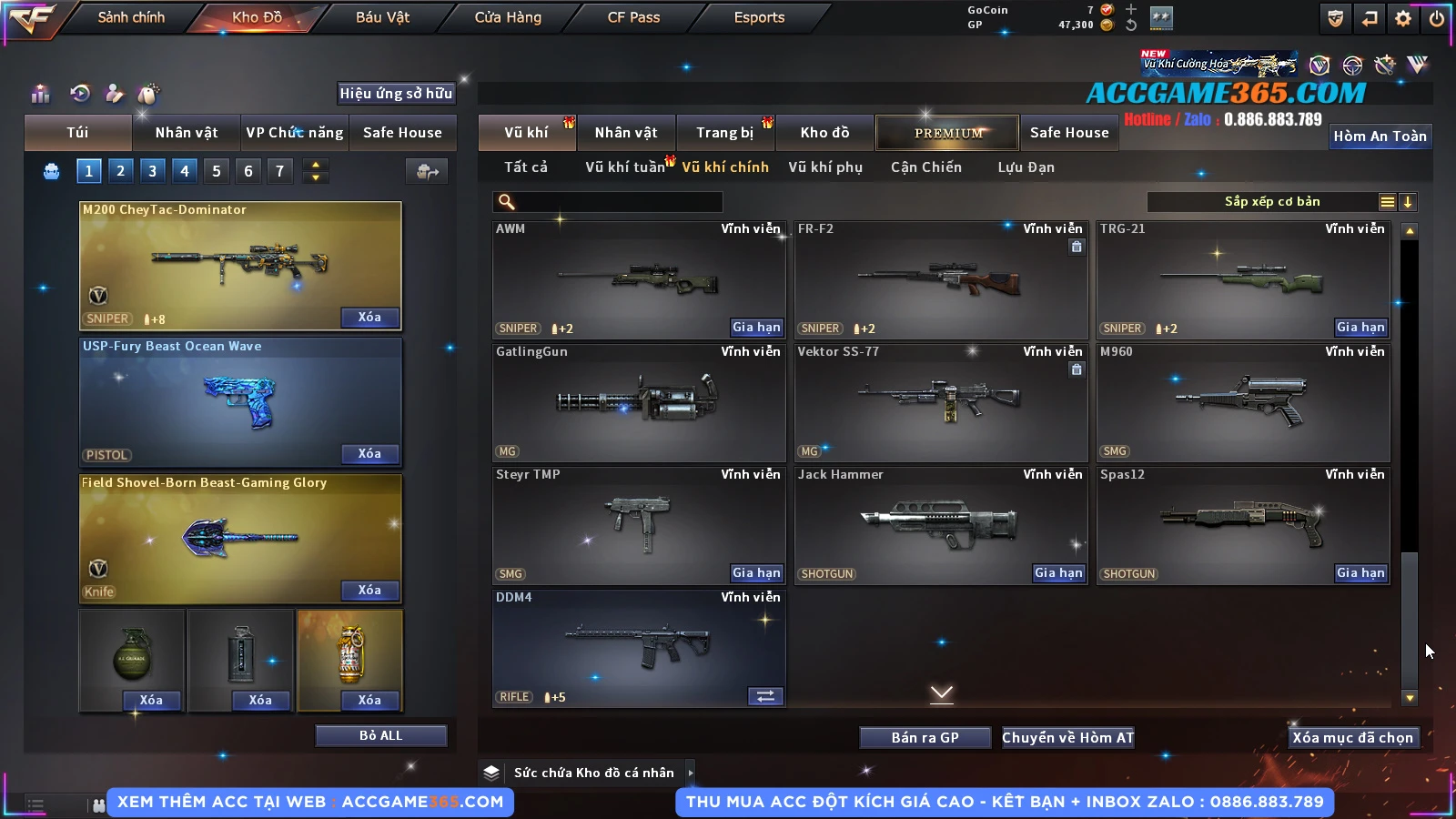Open the PREMIUM tab
Viewport: 1456px width, 819px height.
click(x=947, y=133)
